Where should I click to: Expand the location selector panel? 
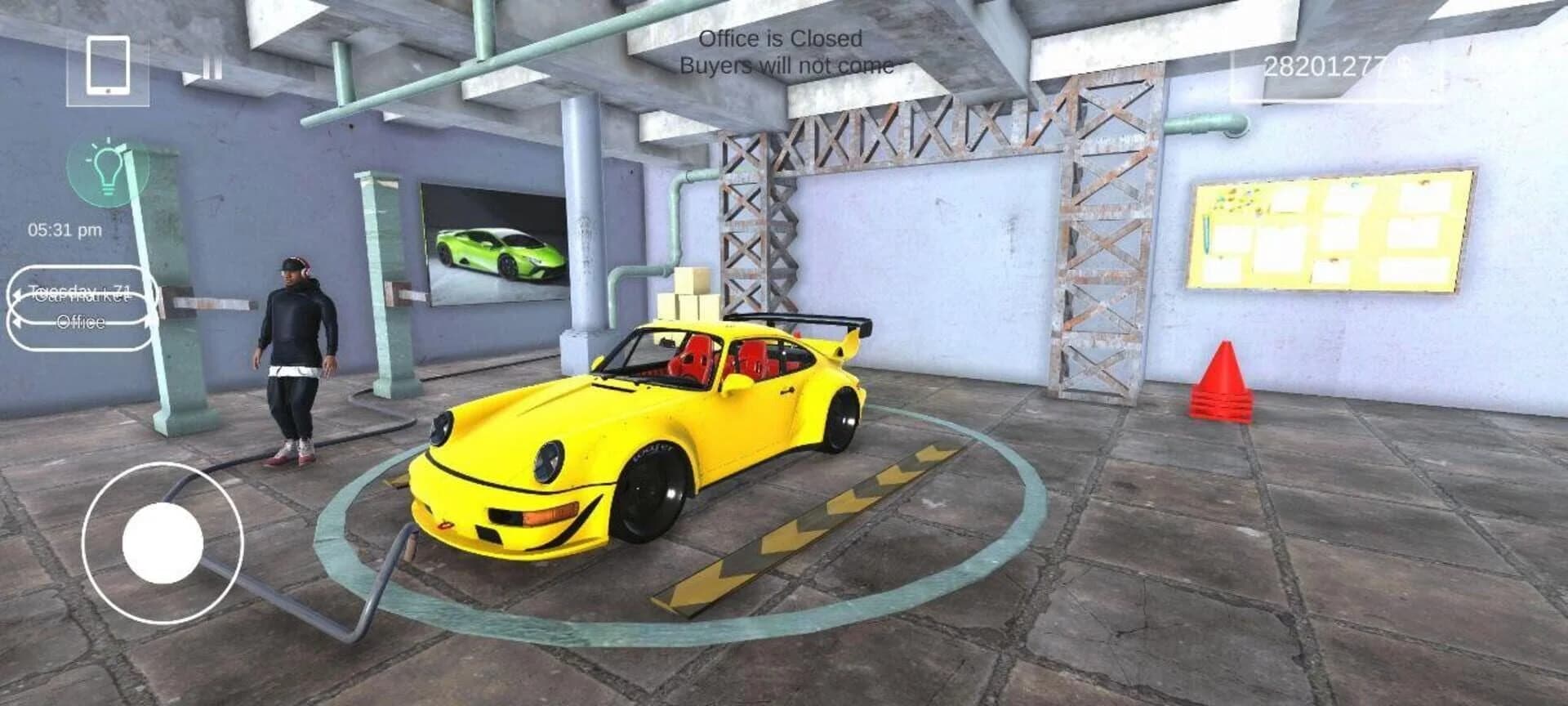click(78, 309)
